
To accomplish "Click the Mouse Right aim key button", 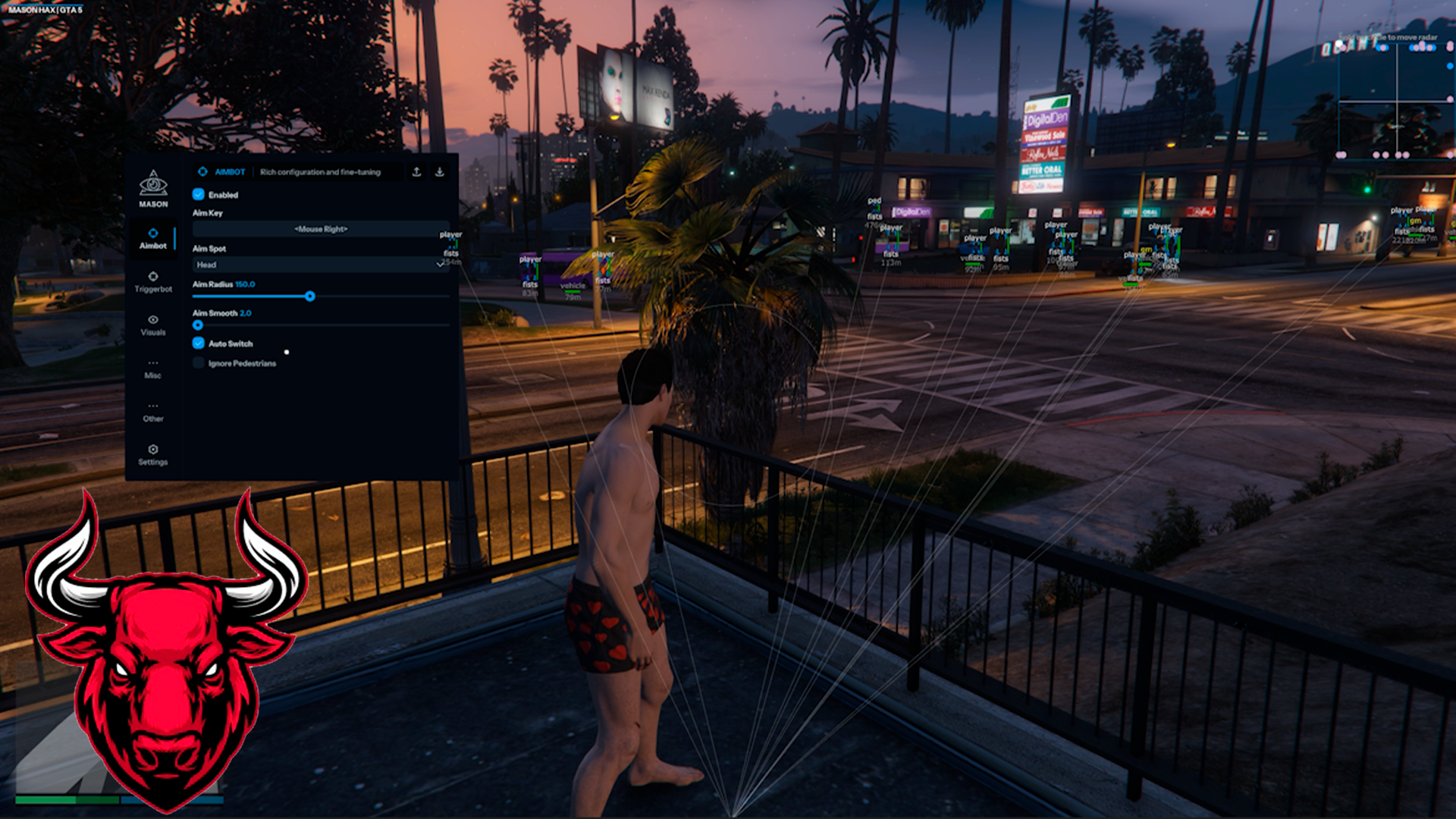I will coord(321,229).
